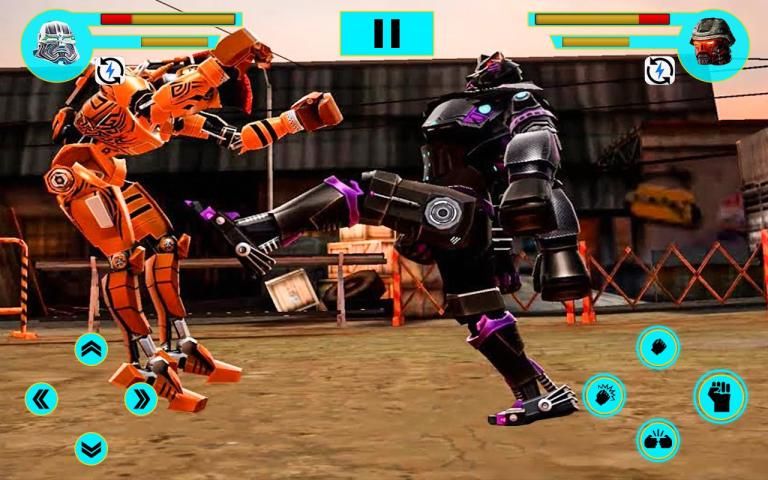Click the left player's lightning swap icon
The height and width of the screenshot is (480, 768).
point(109,71)
